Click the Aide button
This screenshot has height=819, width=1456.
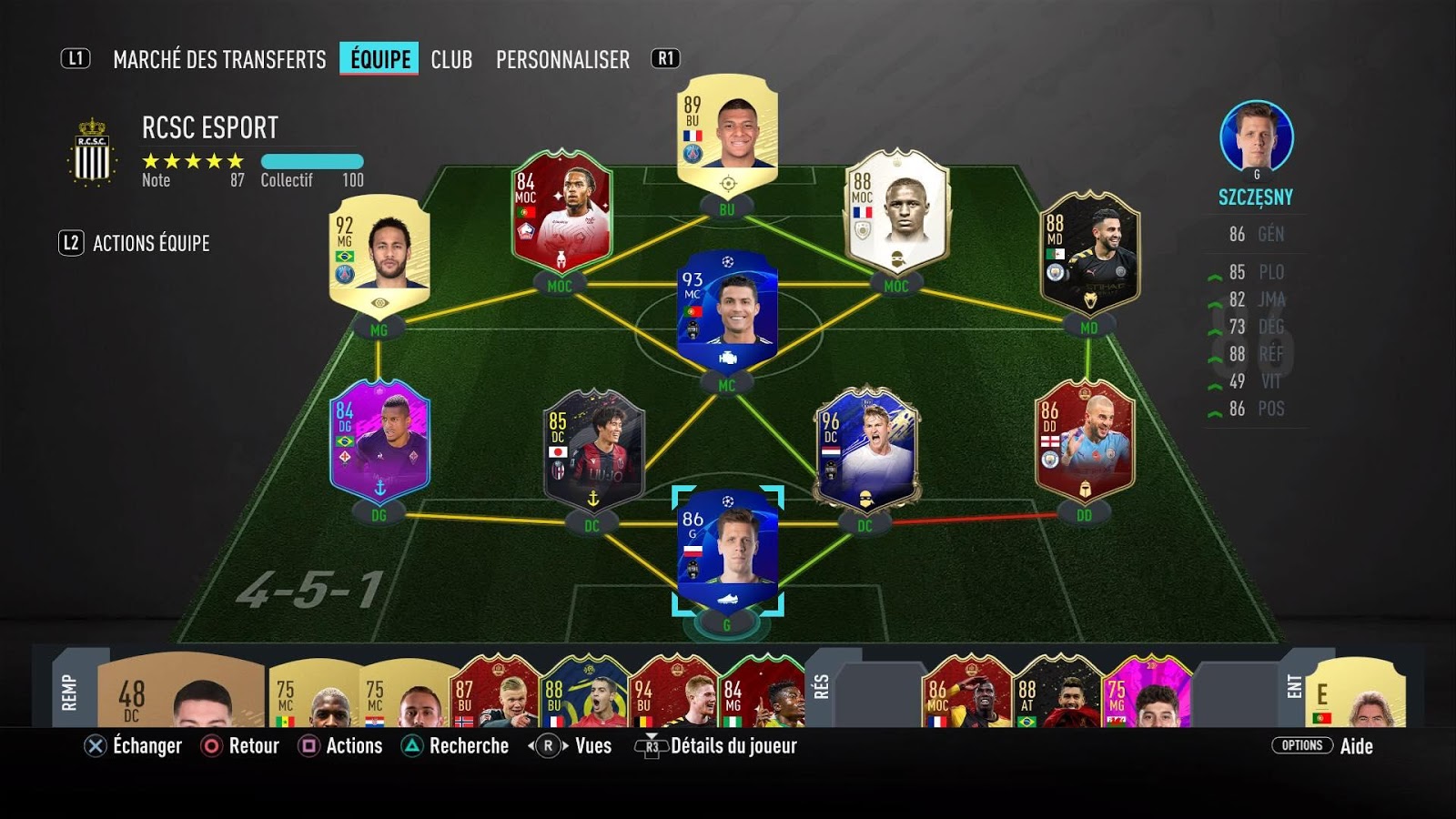1357,746
